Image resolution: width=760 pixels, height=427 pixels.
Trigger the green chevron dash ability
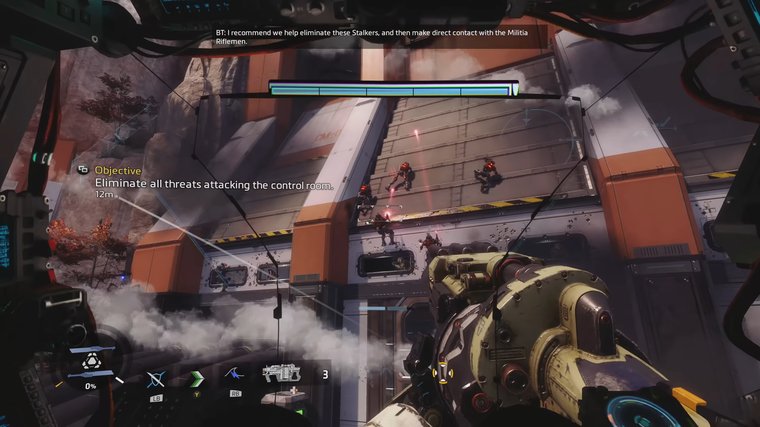tap(196, 377)
